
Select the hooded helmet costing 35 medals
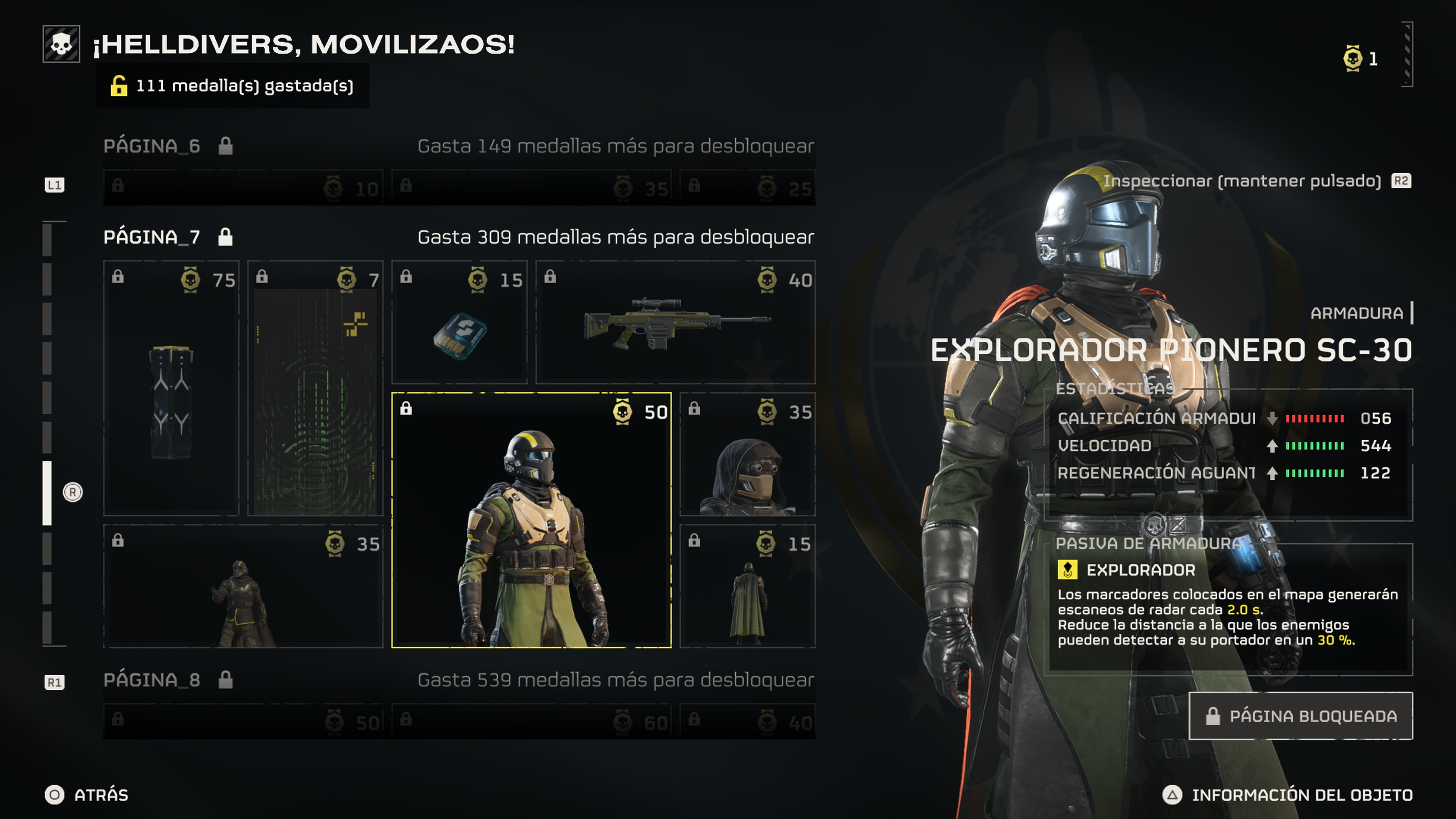pos(747,455)
